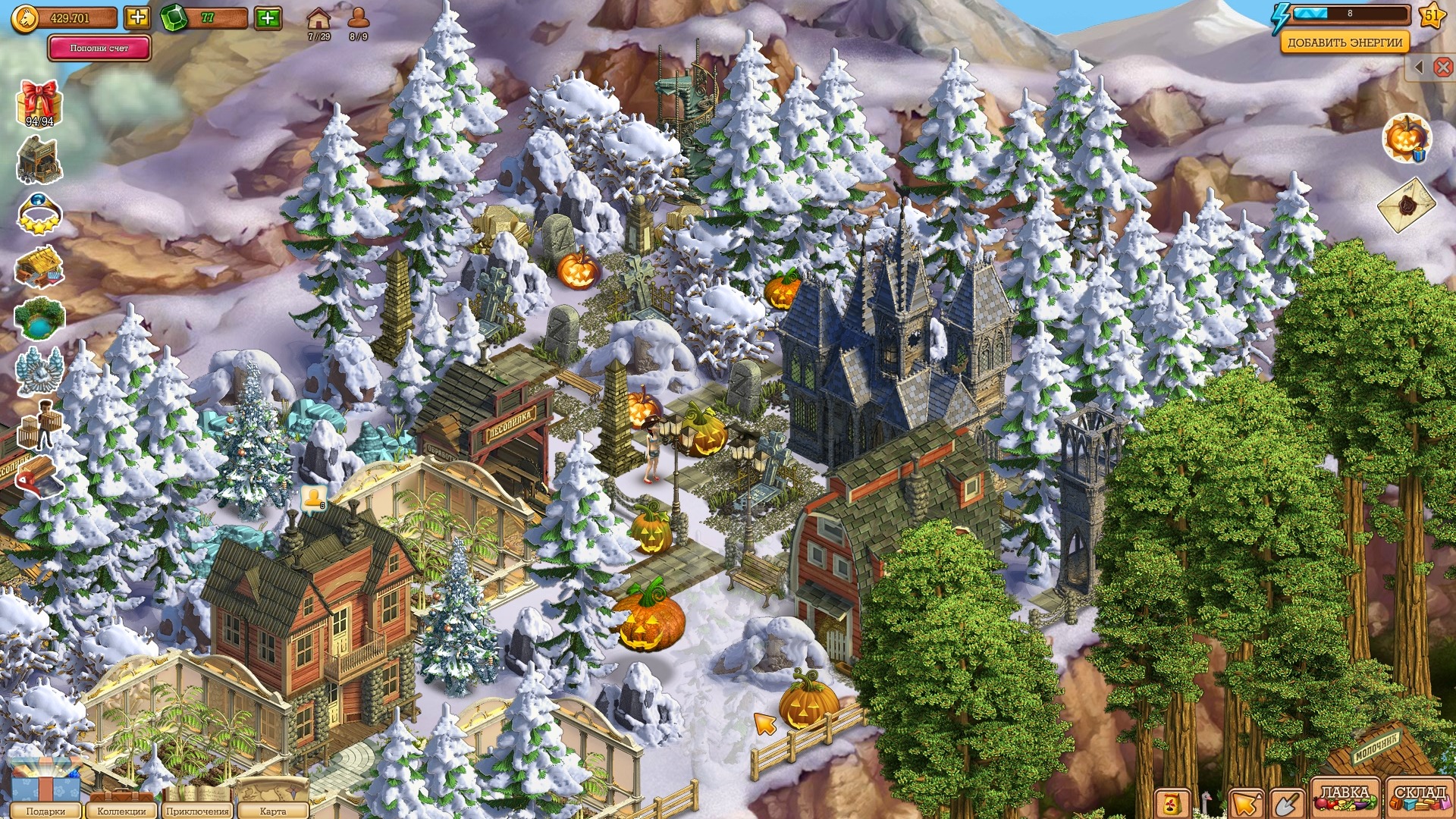Collapse the side panel with the arrow
Screen dimensions: 1456x819
[x=1419, y=67]
